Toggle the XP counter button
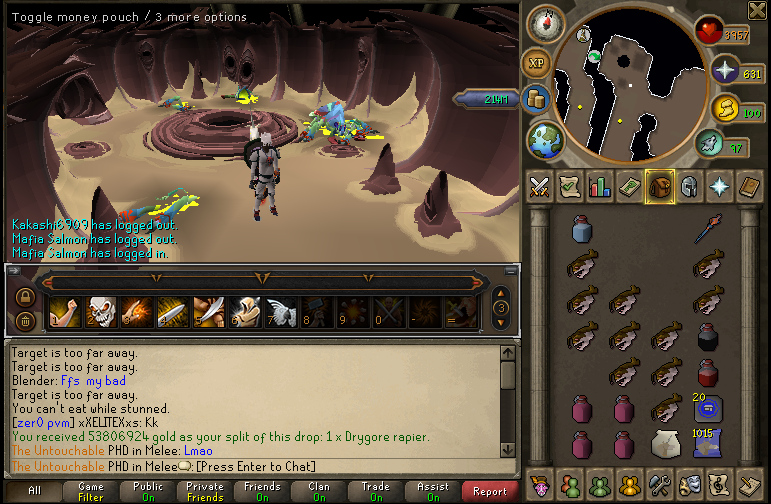 [537, 63]
